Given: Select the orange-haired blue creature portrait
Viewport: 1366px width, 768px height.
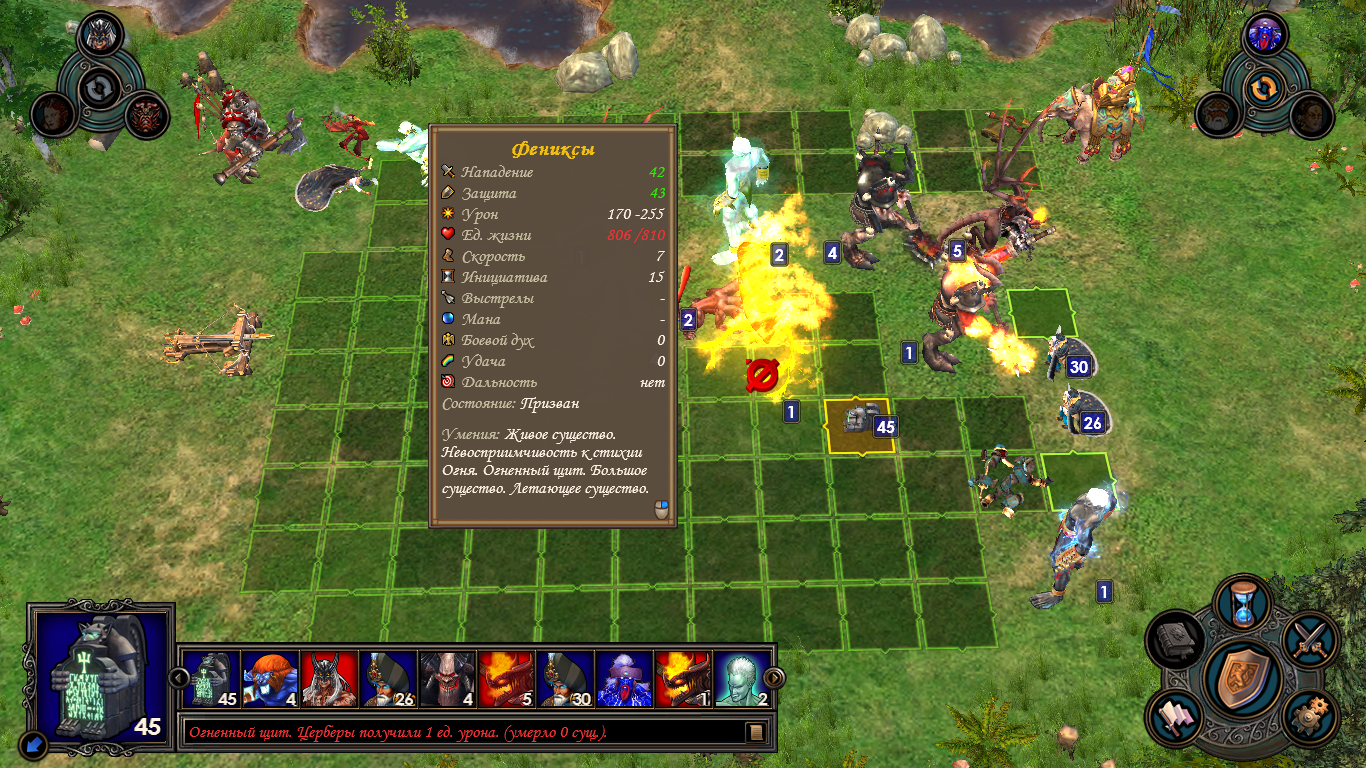Looking at the screenshot, I should [270, 679].
